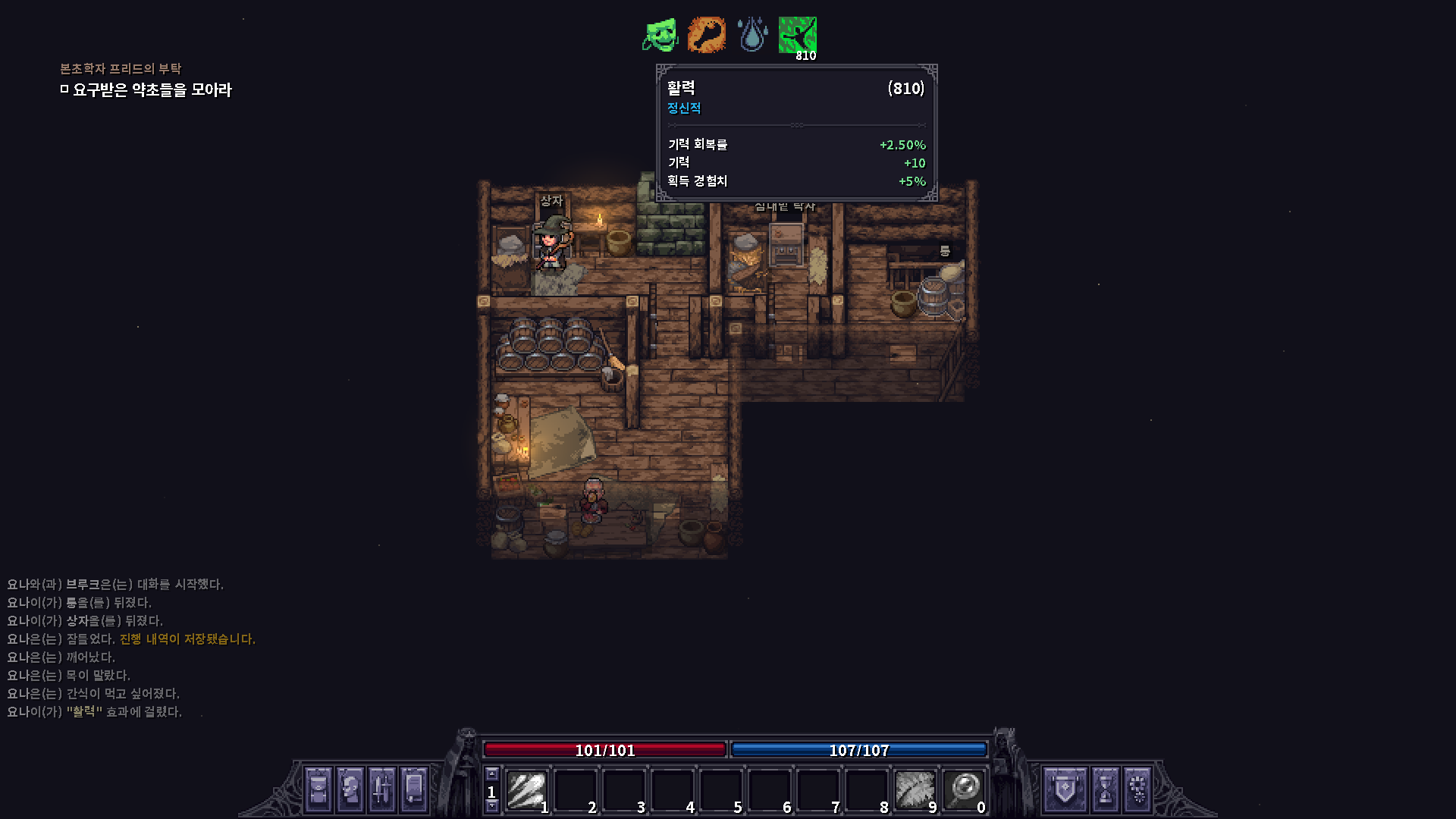Use the leaf item in hotbar slot 9
This screenshot has height=819, width=1456.
[x=915, y=790]
